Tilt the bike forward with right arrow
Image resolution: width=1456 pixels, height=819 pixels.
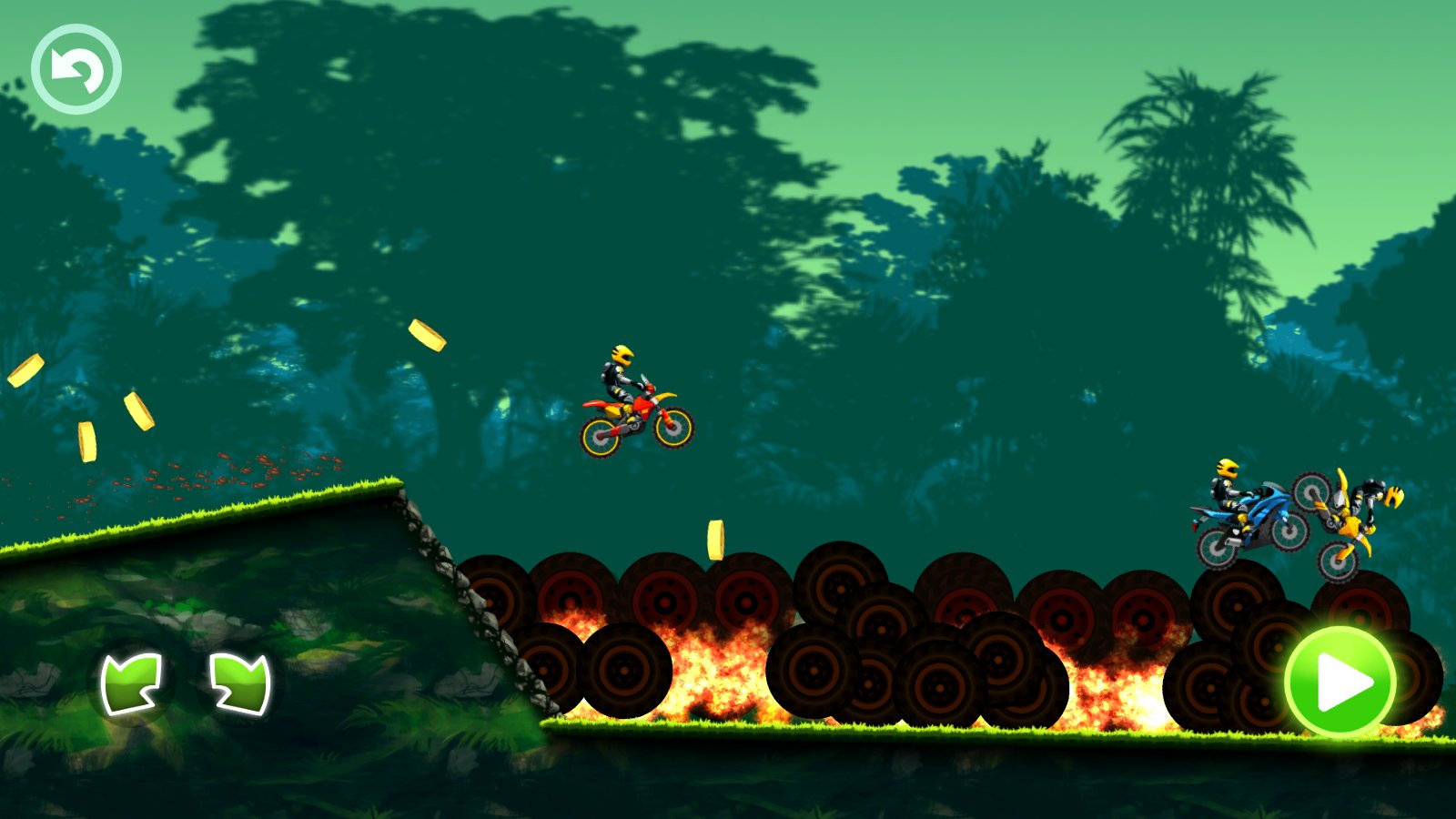pos(240,682)
